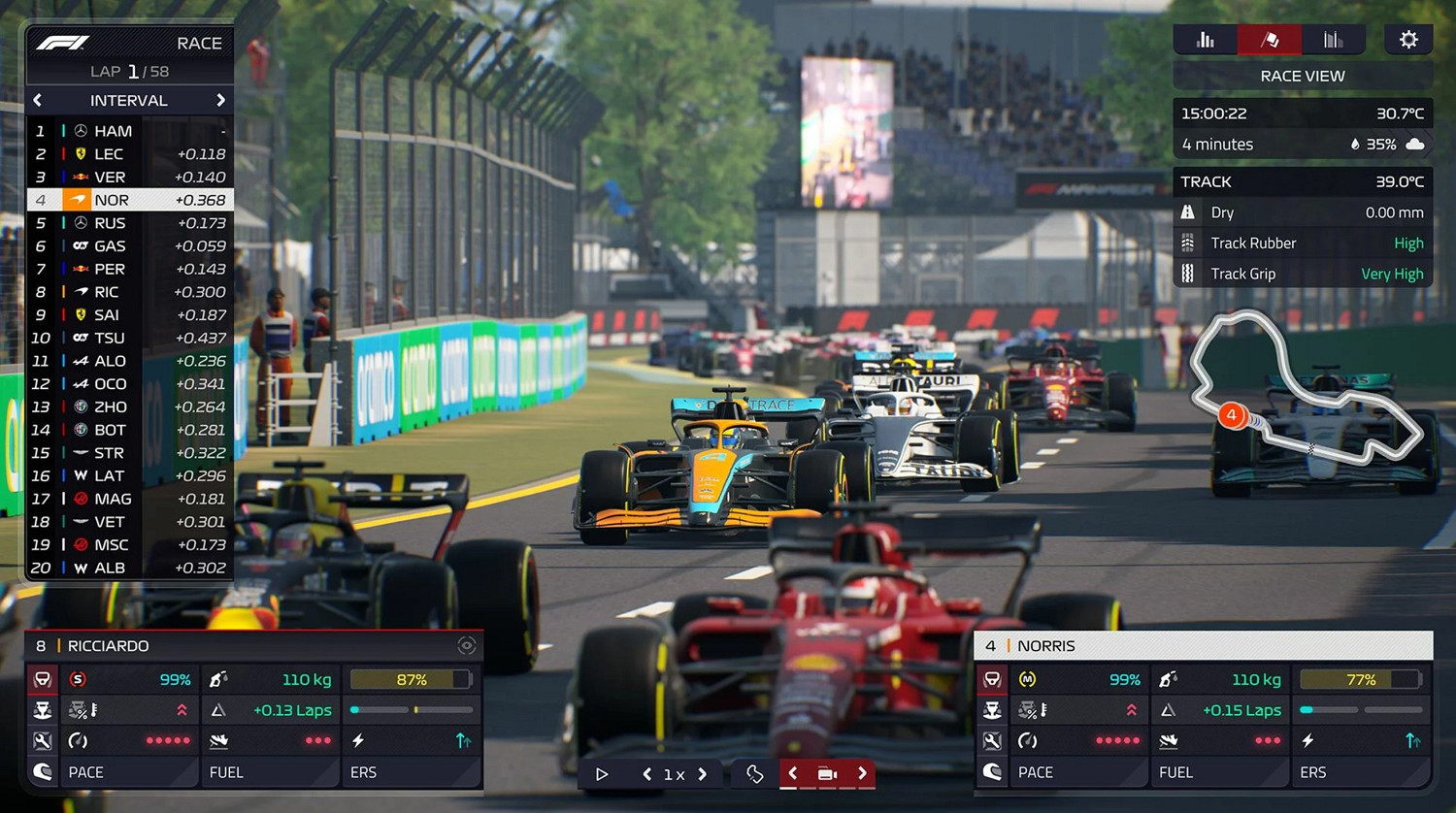Select HAM at the top of the standings
Screen dimensions: 1456x813
[112, 130]
